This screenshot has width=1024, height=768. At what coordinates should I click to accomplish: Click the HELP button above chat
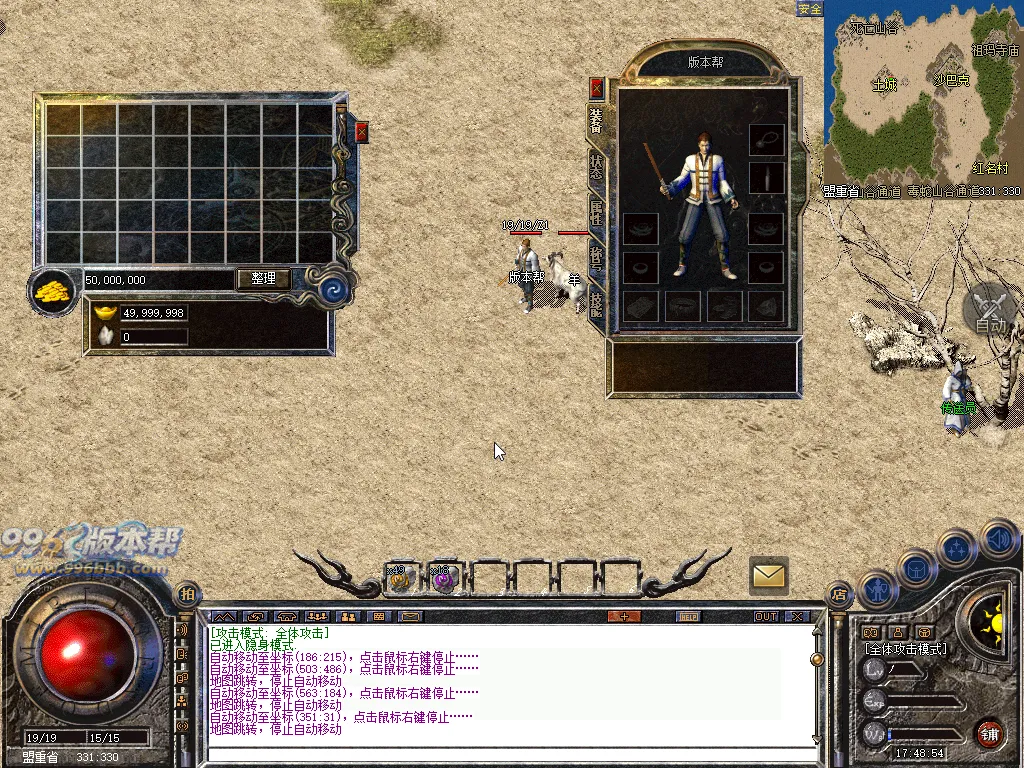687,616
